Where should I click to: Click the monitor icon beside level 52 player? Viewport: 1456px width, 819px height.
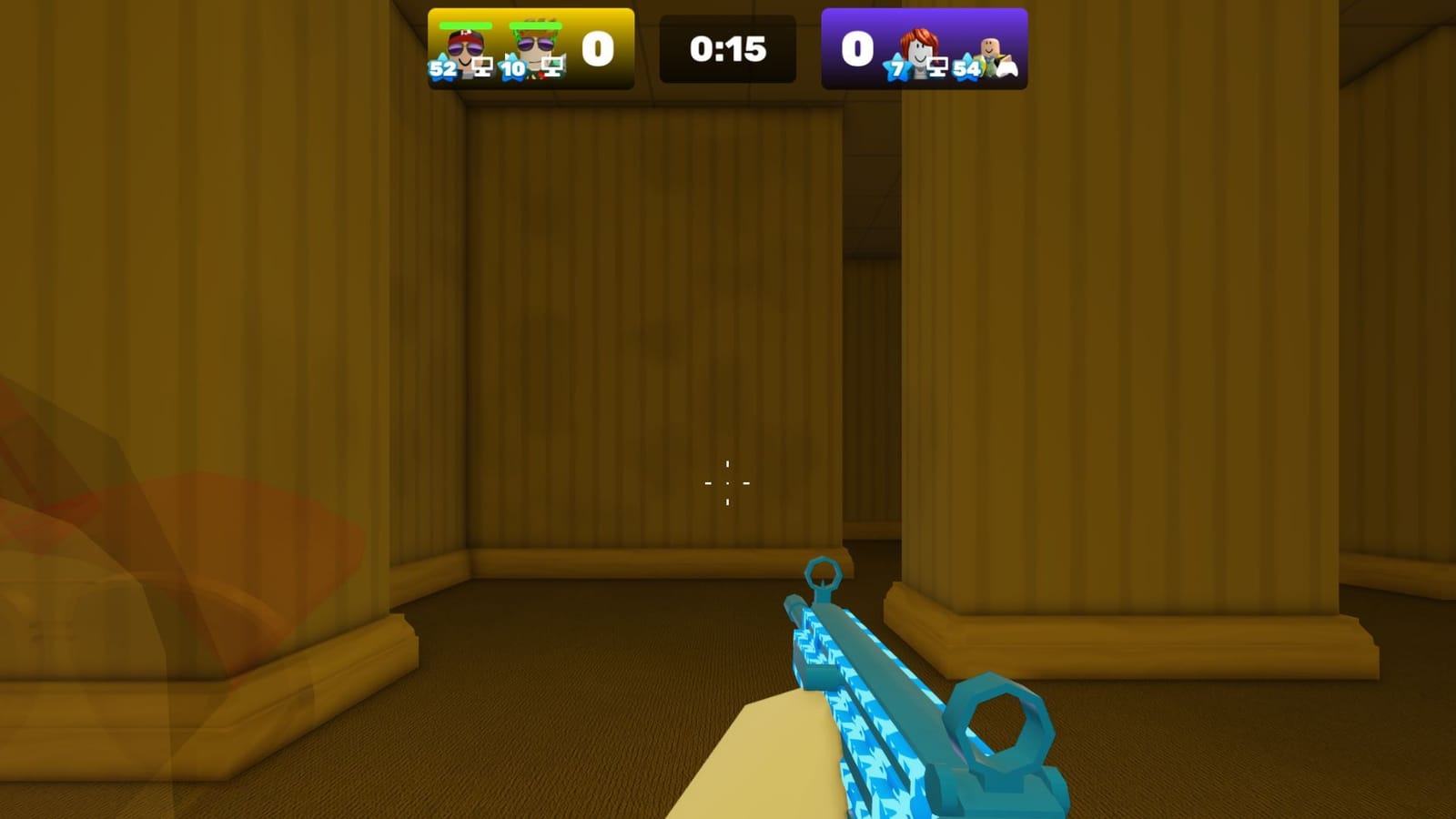[481, 66]
